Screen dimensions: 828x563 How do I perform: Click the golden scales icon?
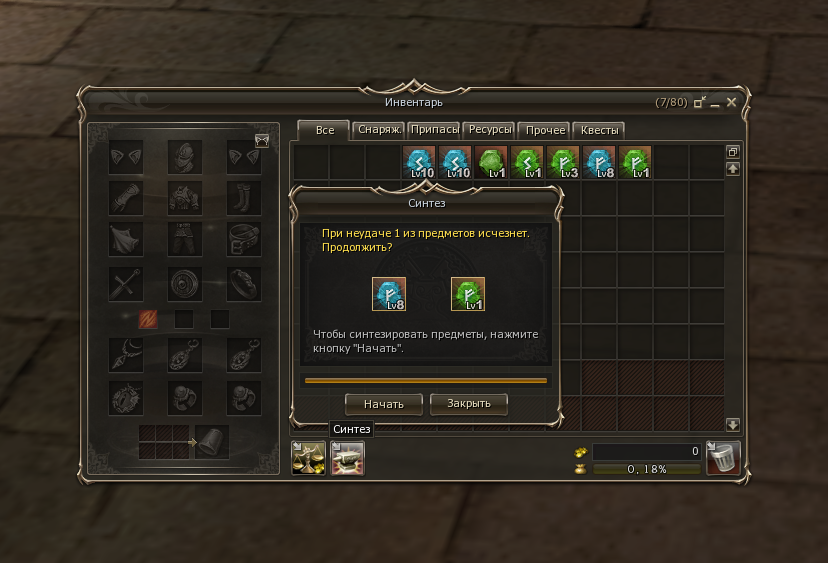307,458
